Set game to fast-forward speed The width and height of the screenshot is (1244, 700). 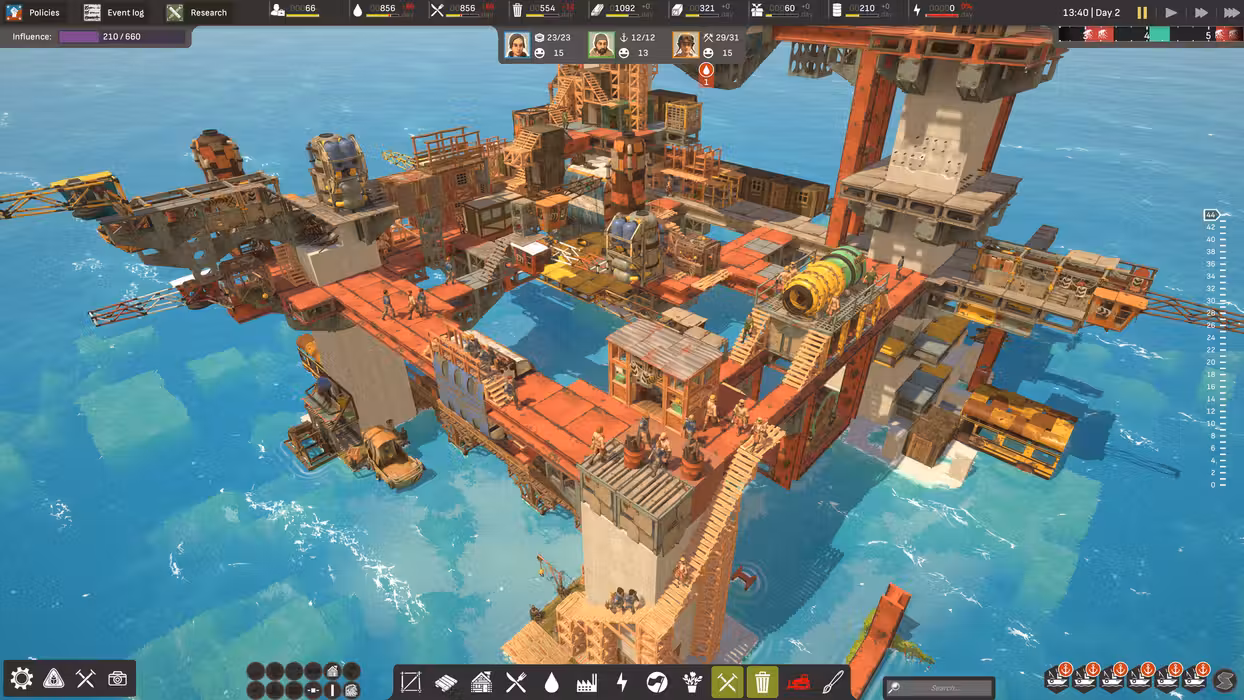tap(1201, 13)
